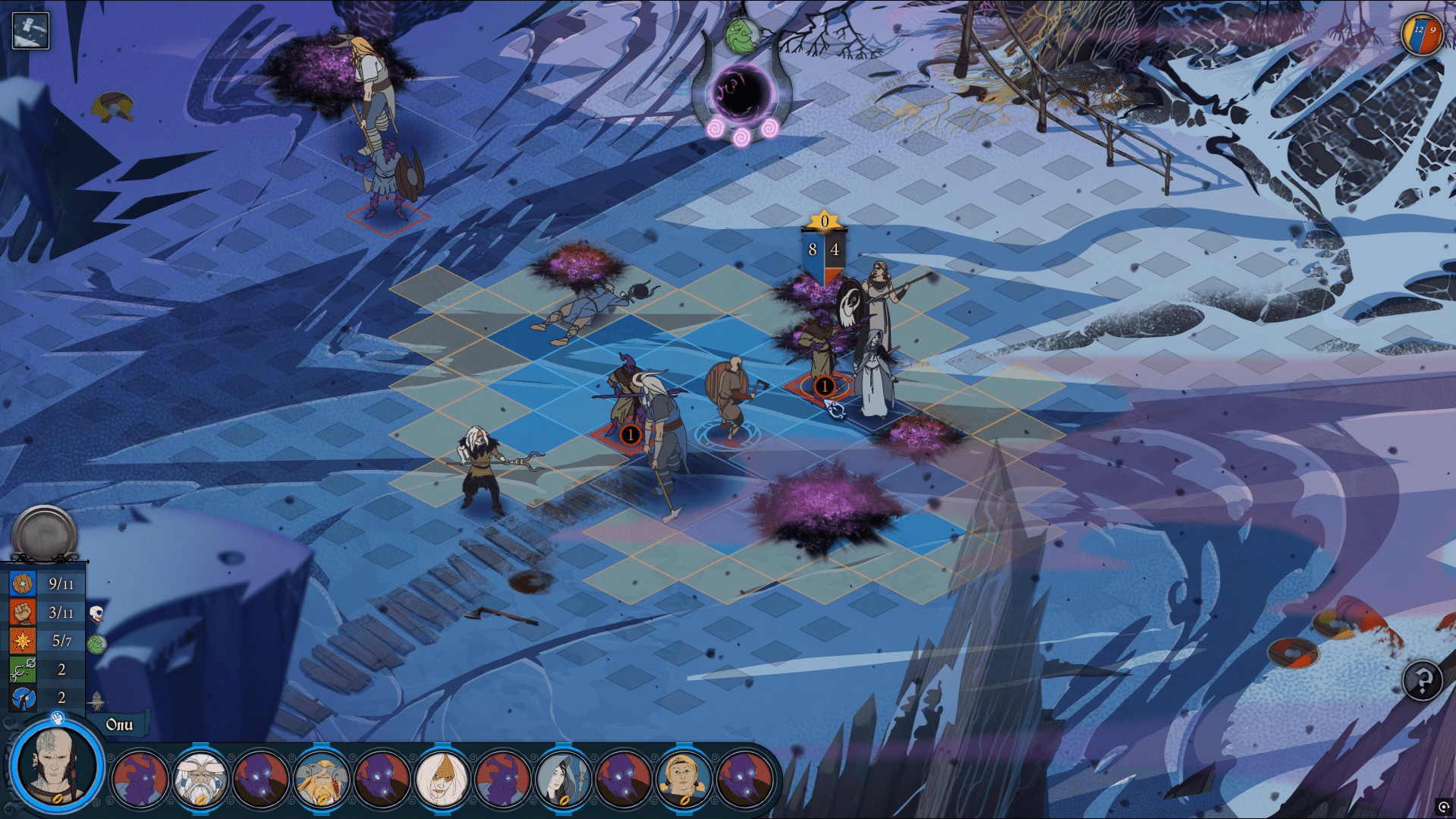Select Onu's active turn portrait
The width and height of the screenshot is (1456, 819).
tap(57, 767)
